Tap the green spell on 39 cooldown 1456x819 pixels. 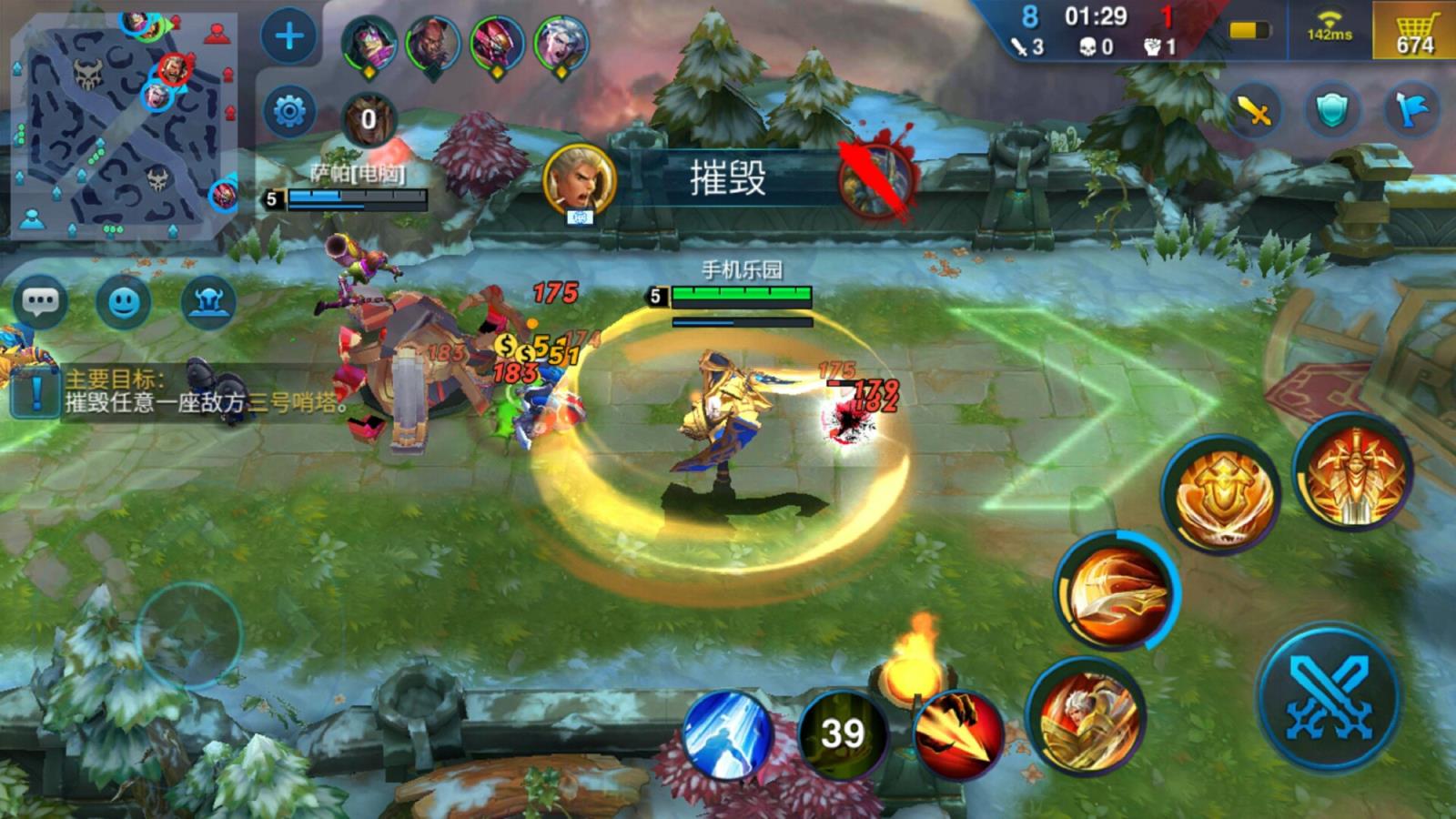click(x=843, y=733)
